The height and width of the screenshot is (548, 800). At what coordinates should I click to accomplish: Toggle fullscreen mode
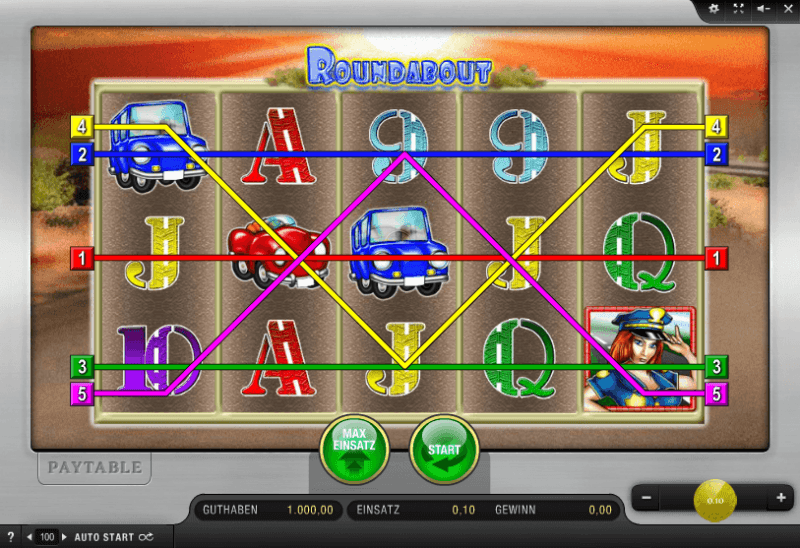coord(739,9)
